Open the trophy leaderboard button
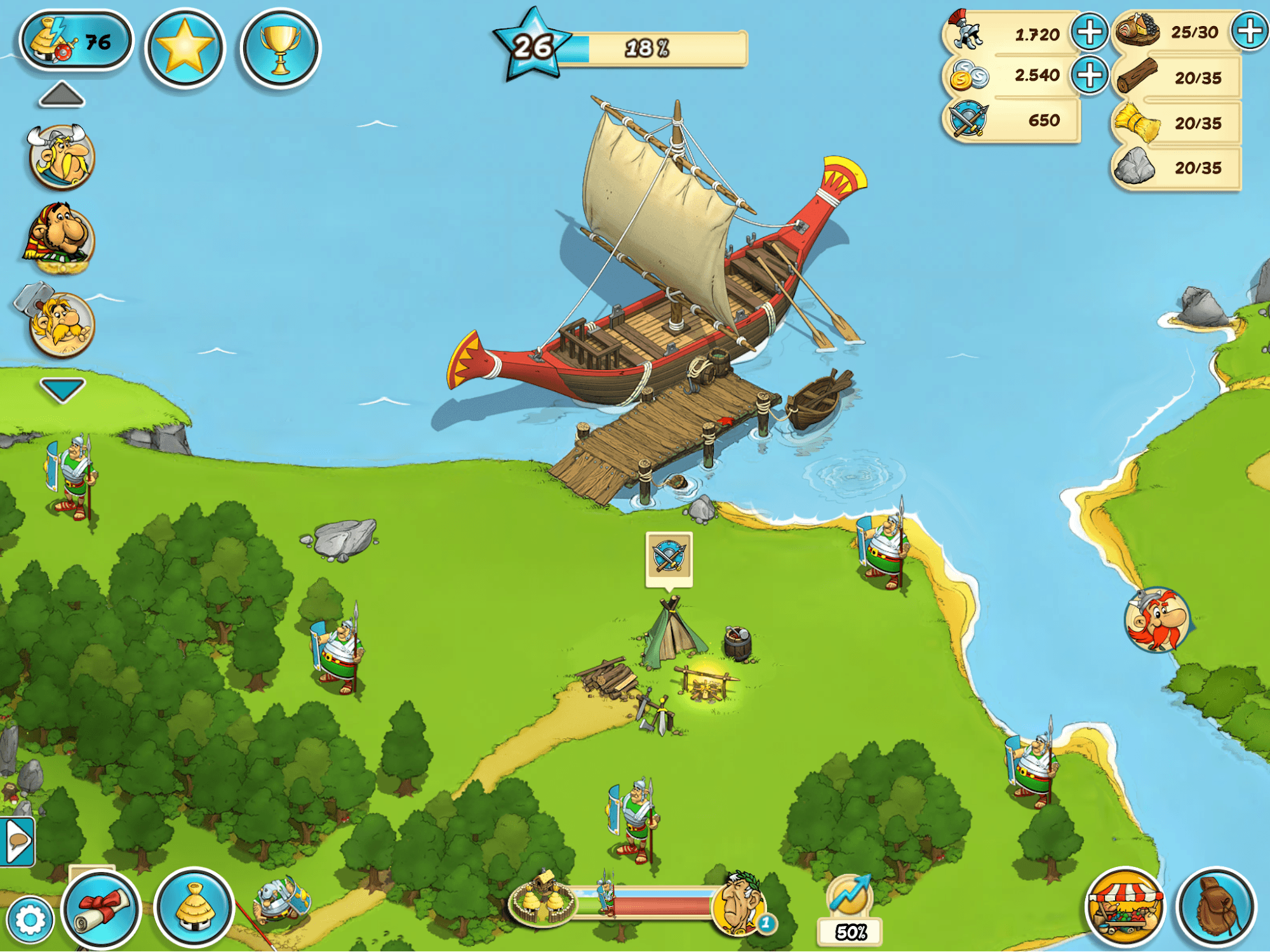Screen dimensions: 1270x952 pos(280,48)
